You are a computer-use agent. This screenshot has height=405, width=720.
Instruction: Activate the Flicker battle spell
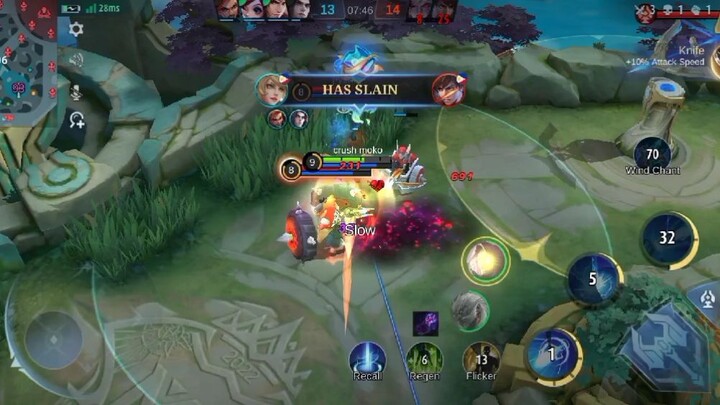coord(481,360)
